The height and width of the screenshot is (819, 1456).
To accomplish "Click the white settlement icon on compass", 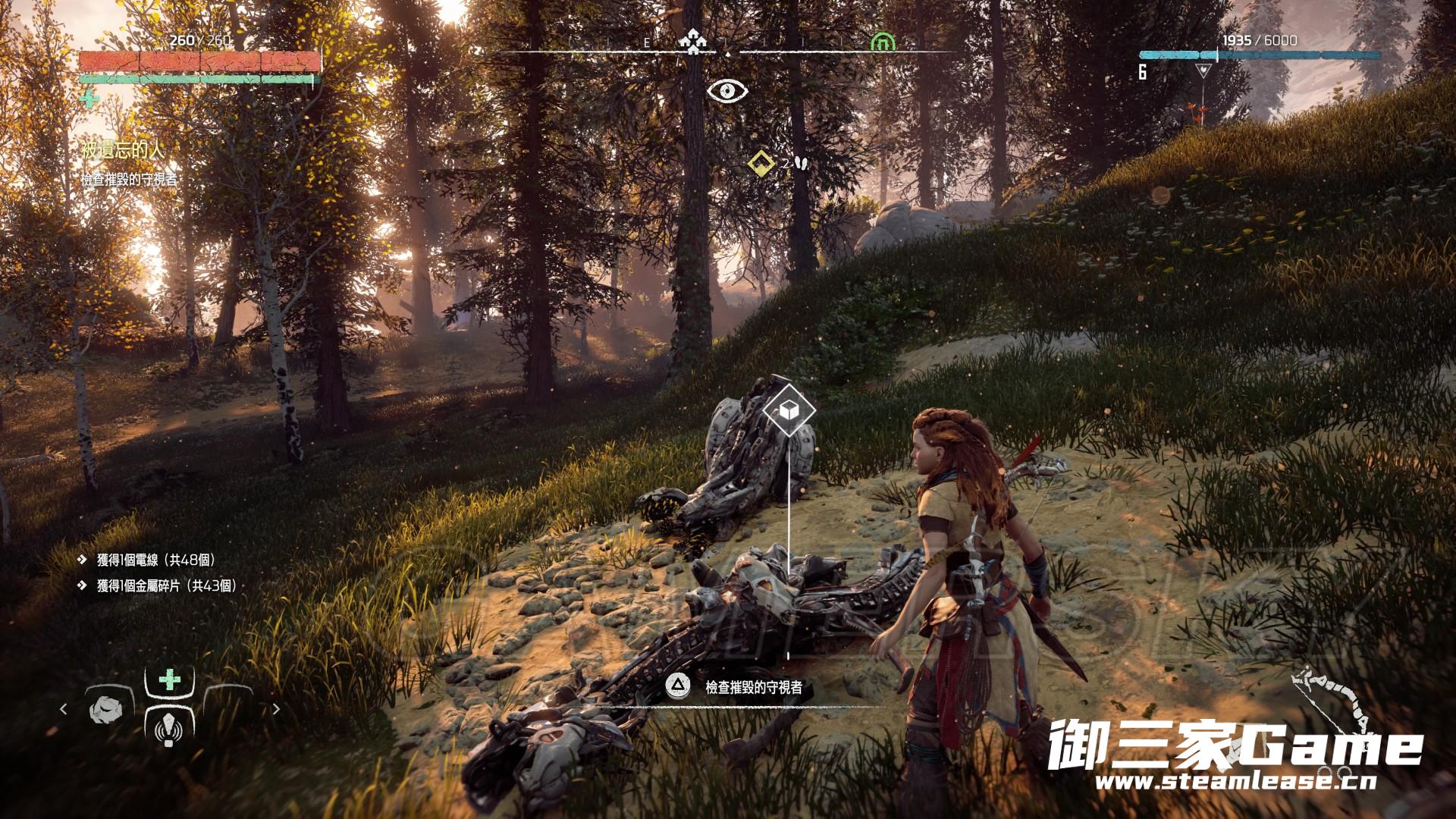I will click(x=692, y=41).
